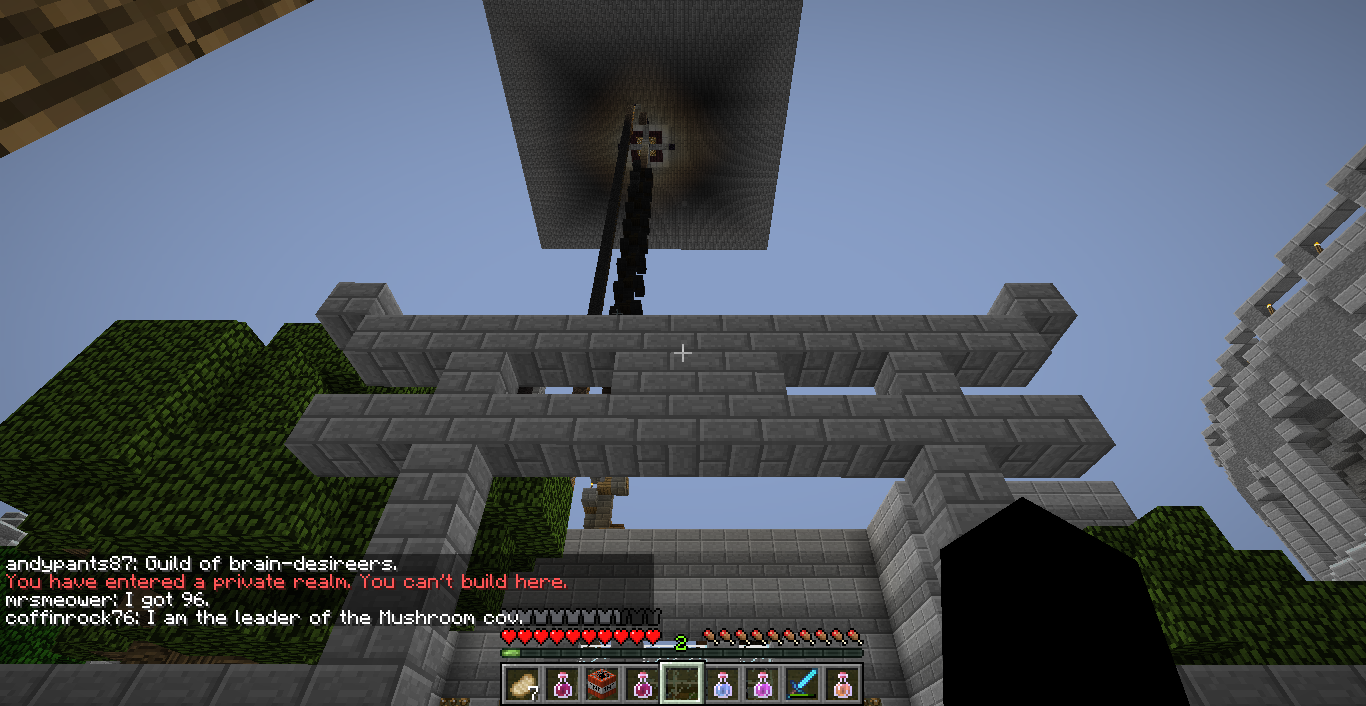This screenshot has width=1366, height=706.
Task: Select the bread stack hotbar slot
Action: (x=523, y=684)
